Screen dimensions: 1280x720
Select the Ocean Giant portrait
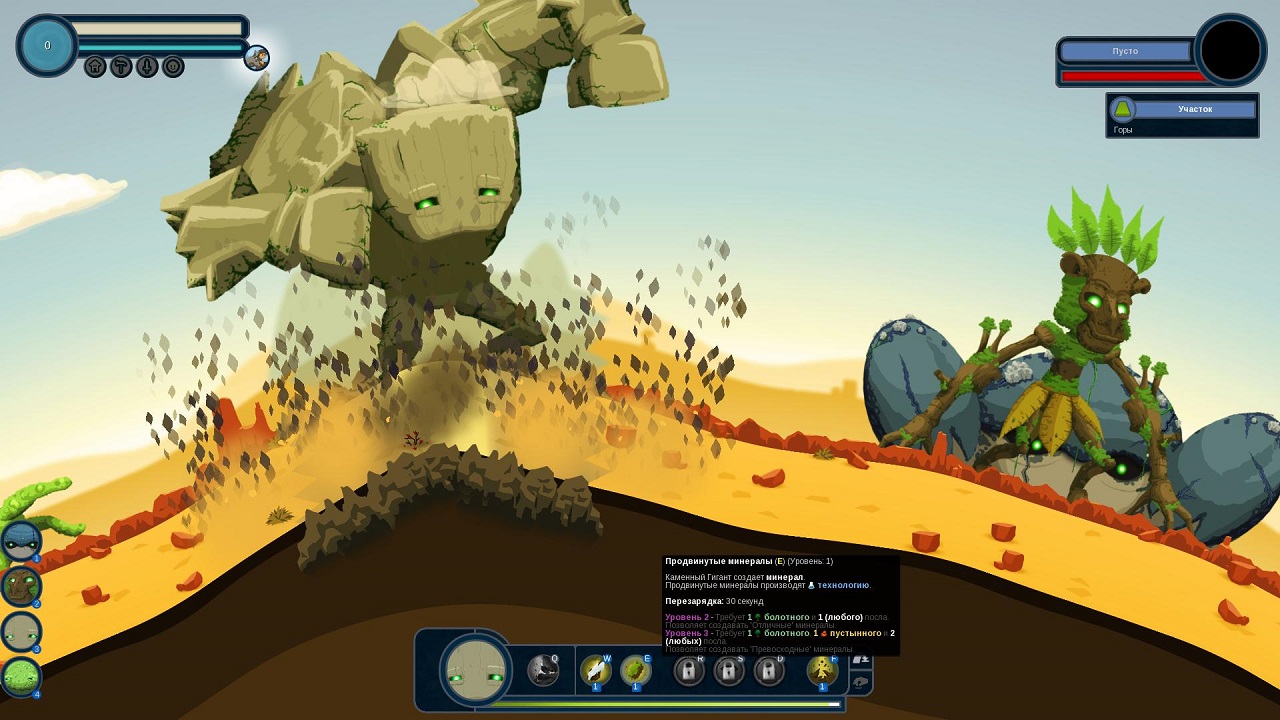click(21, 541)
